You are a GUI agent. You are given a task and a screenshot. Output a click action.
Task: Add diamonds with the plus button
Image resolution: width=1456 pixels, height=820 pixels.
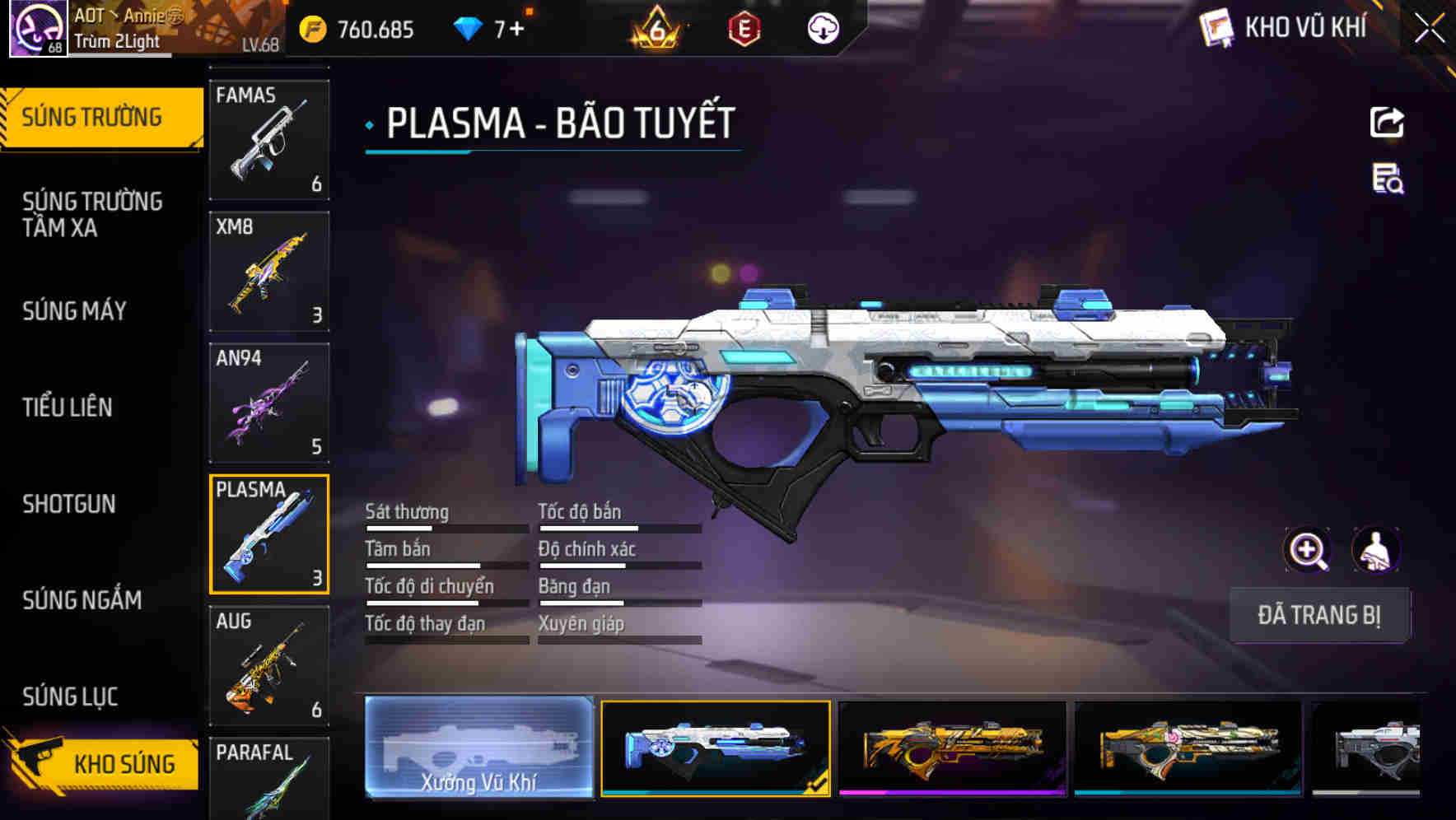(x=516, y=30)
